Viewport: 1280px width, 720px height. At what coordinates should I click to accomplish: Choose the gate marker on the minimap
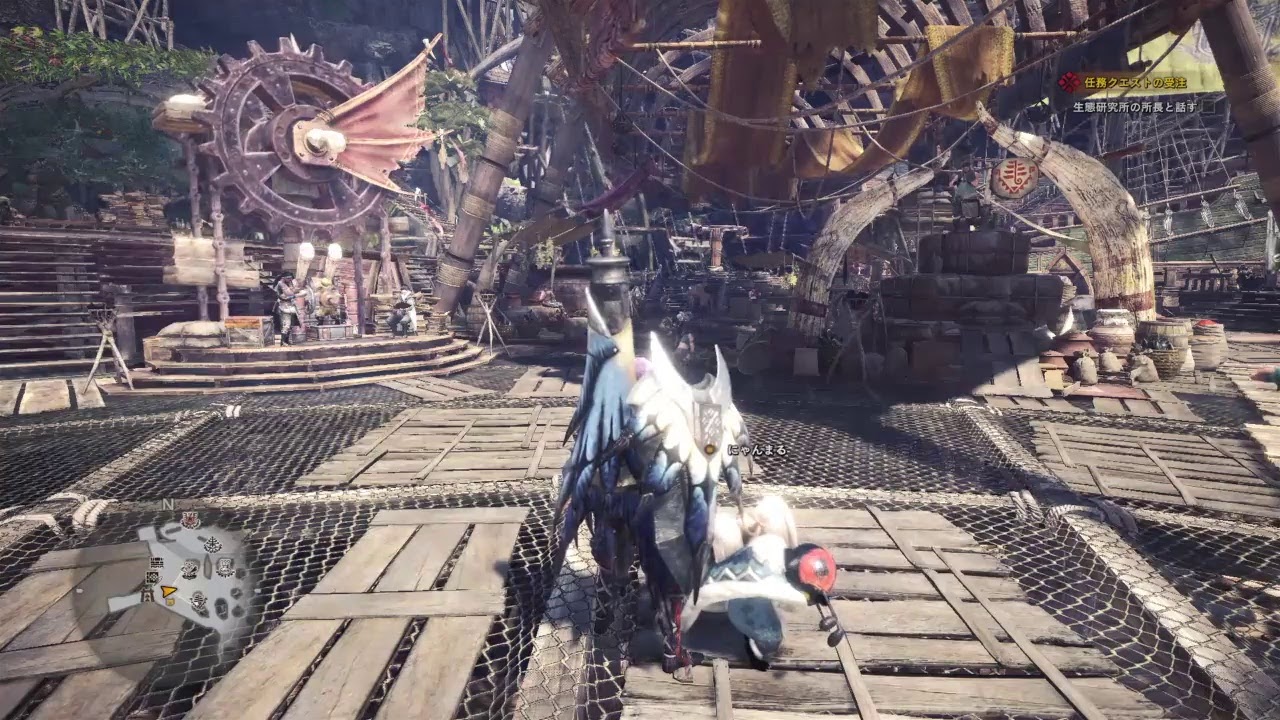(148, 595)
